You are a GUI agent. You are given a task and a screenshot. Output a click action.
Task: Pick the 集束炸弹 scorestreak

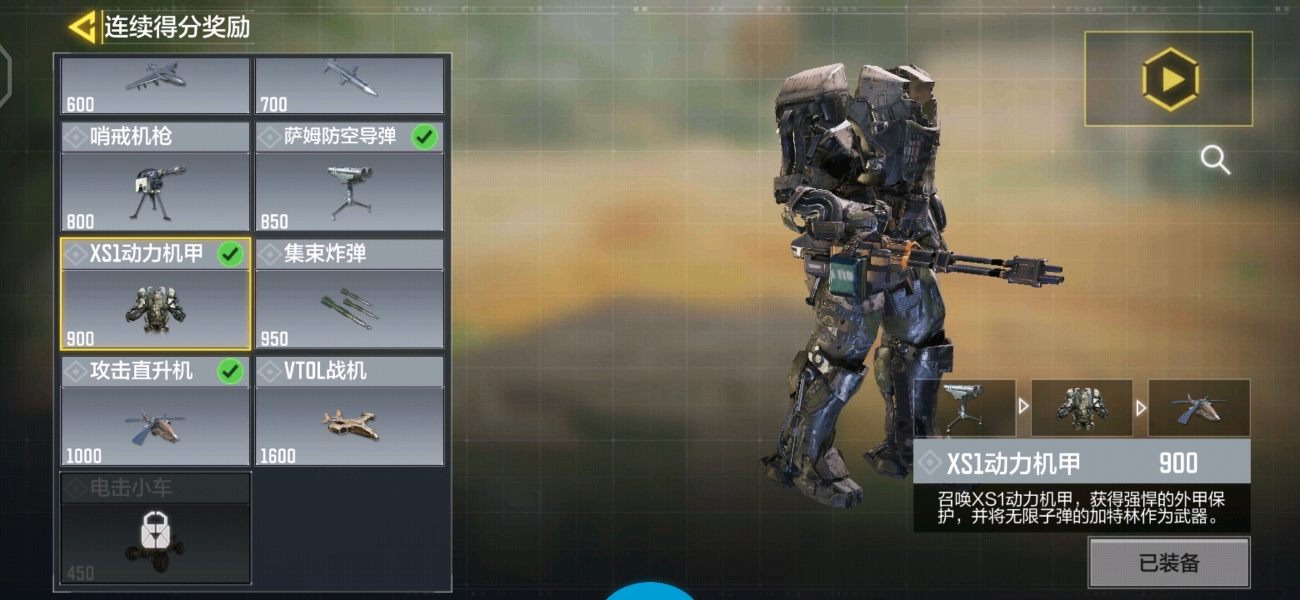(x=349, y=295)
